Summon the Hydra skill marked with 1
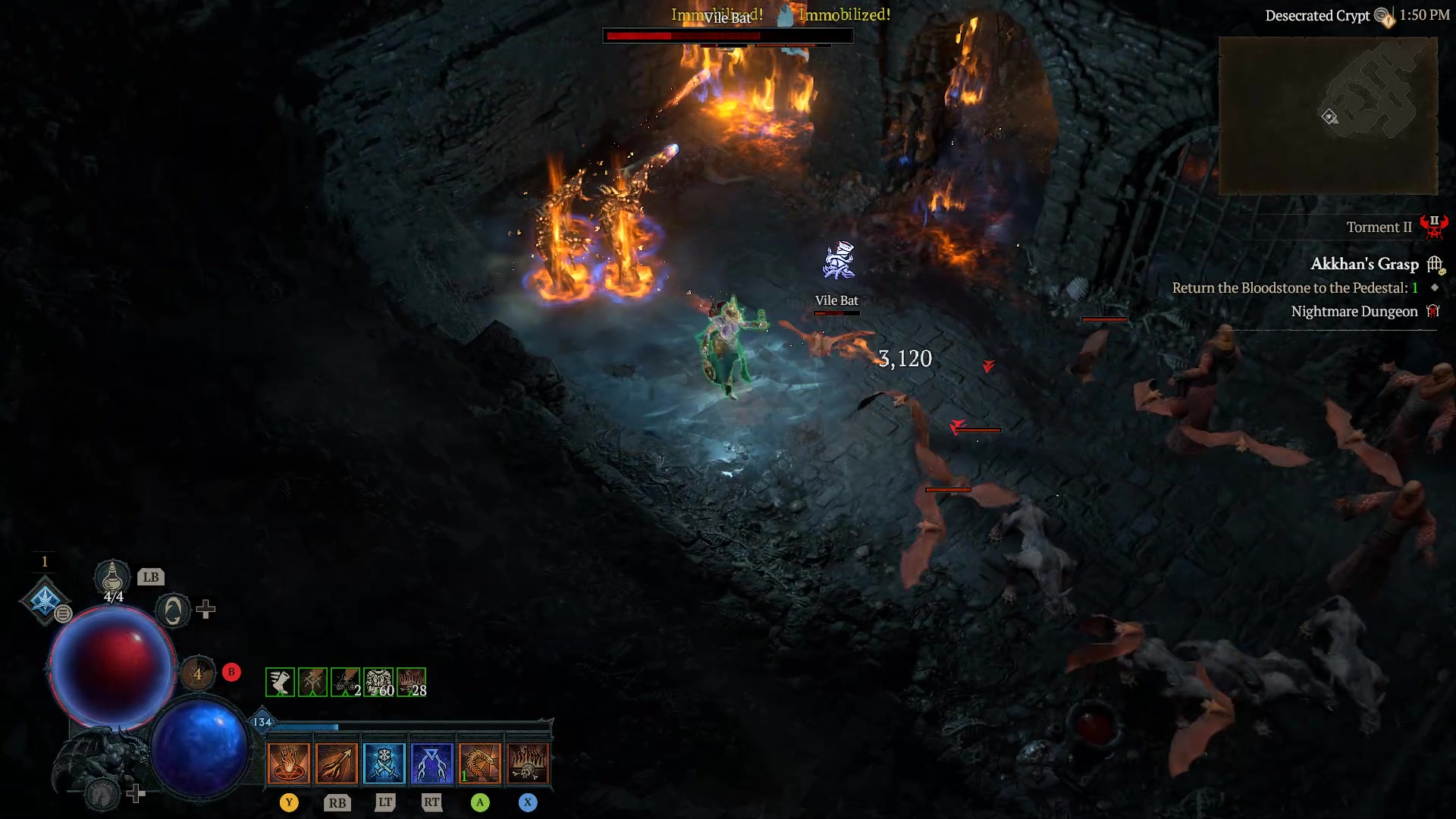 (x=481, y=762)
